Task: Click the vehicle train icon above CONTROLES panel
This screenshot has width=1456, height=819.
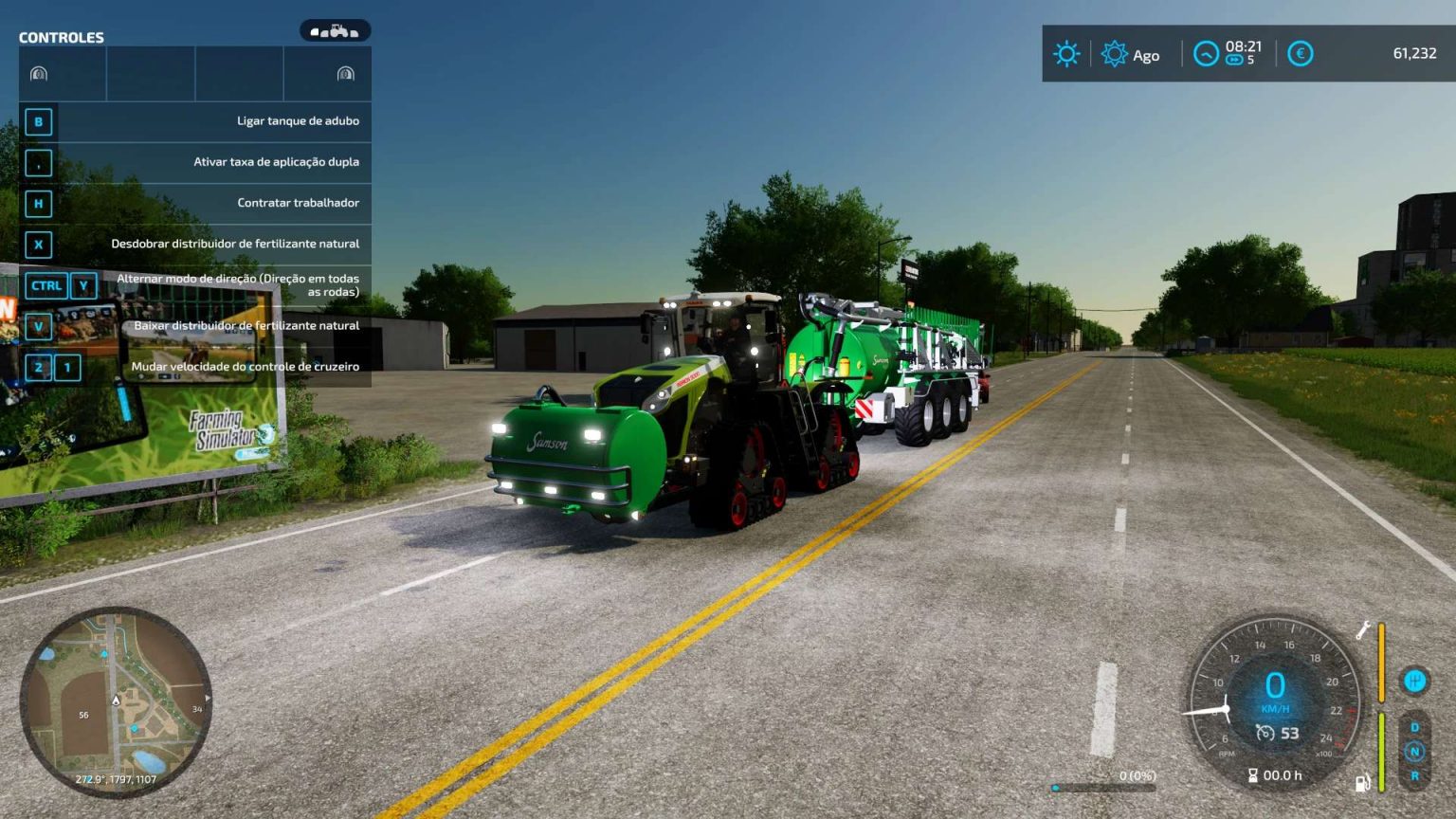Action: (x=334, y=30)
